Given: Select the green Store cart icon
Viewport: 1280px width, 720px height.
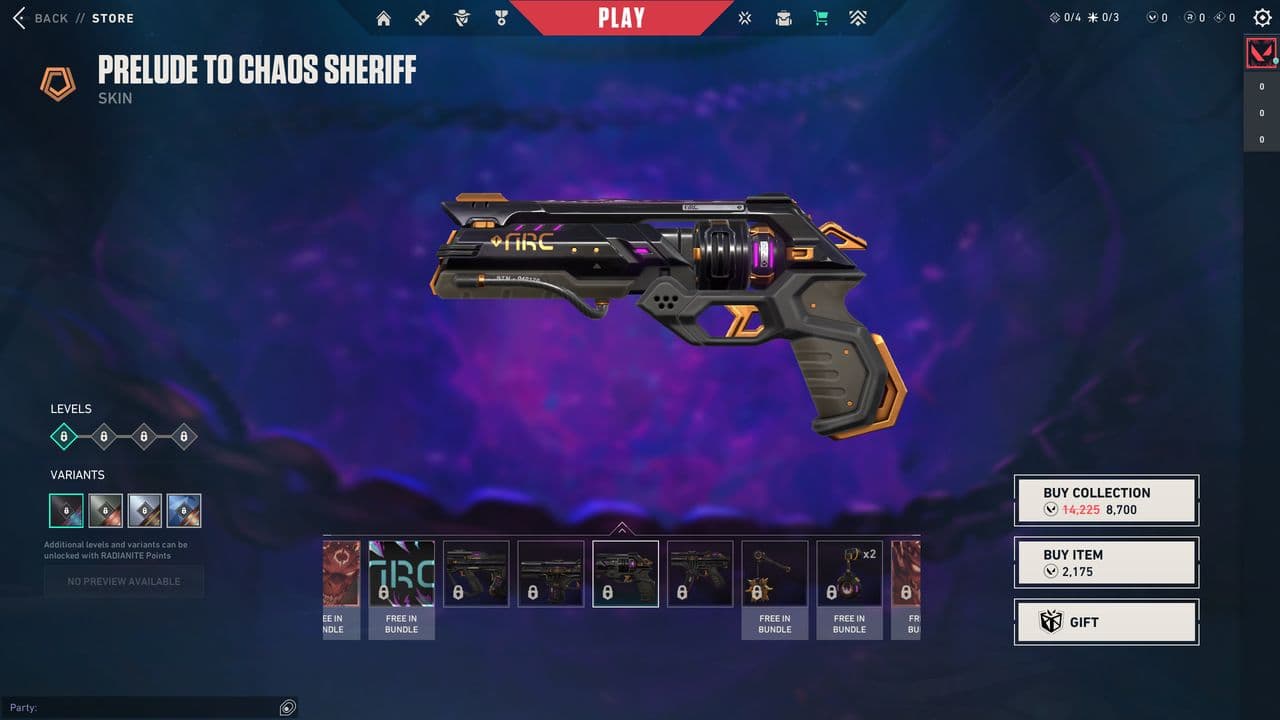Looking at the screenshot, I should [x=821, y=17].
